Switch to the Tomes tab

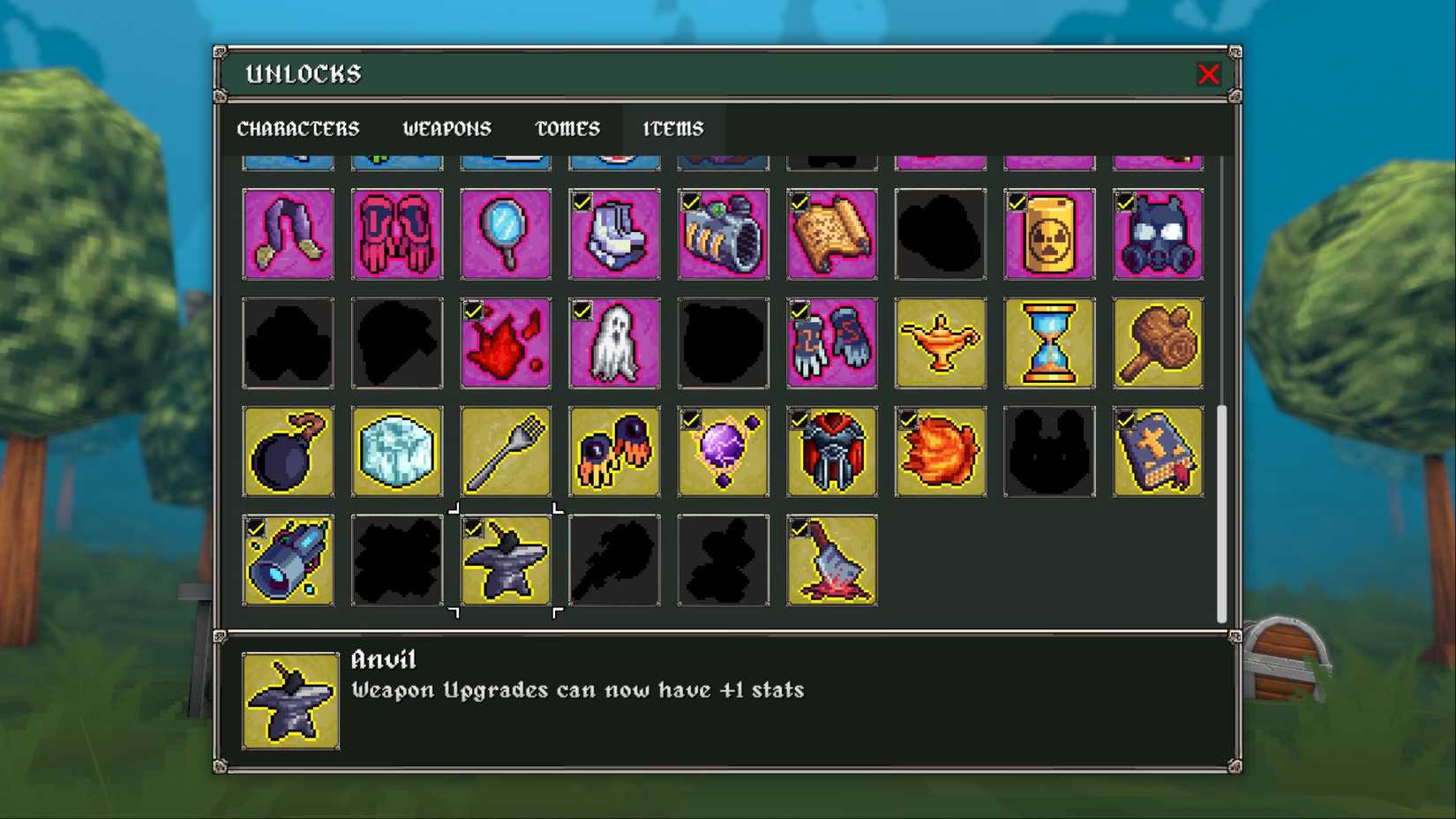(x=567, y=129)
